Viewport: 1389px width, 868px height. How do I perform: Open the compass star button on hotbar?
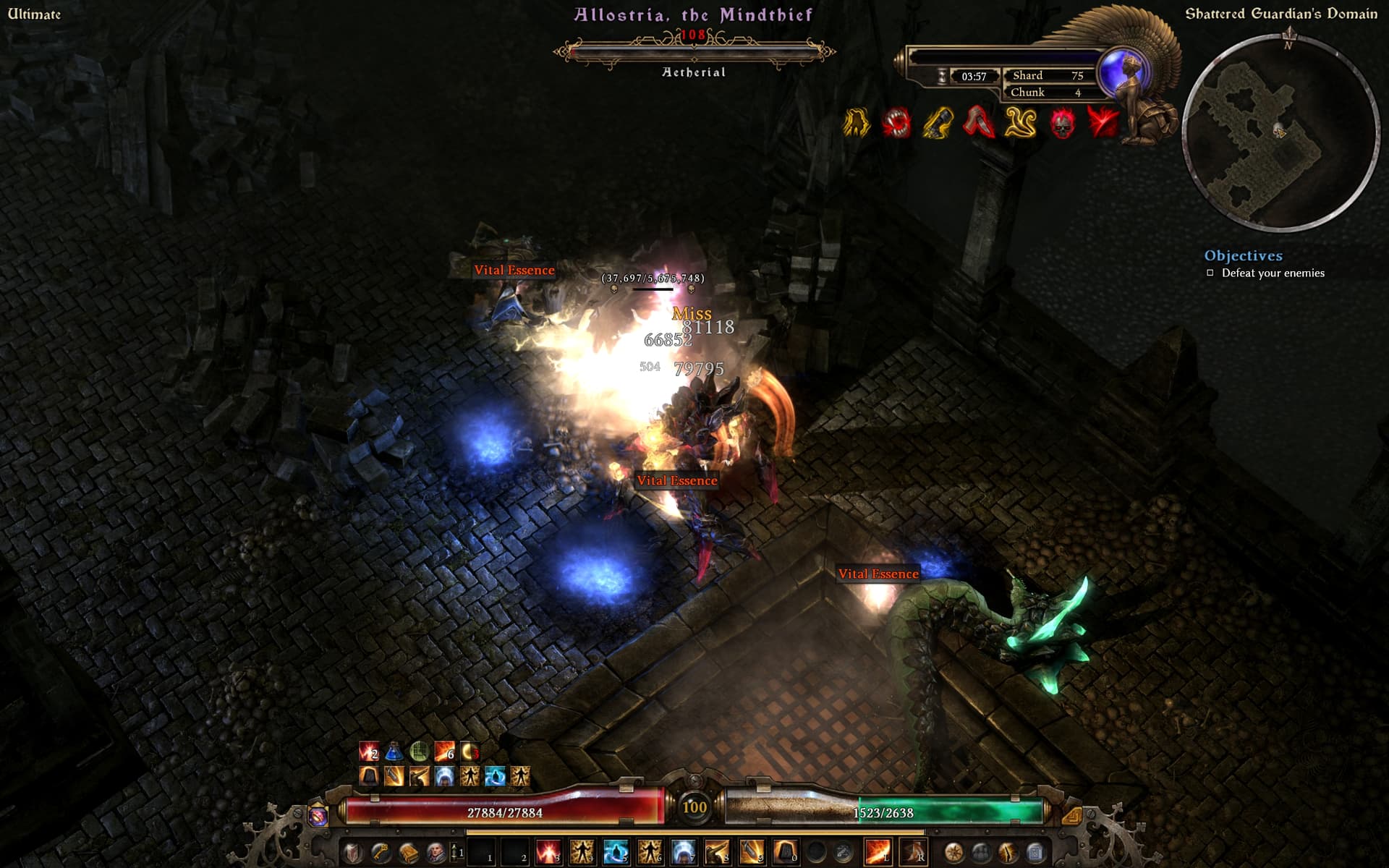(x=953, y=852)
